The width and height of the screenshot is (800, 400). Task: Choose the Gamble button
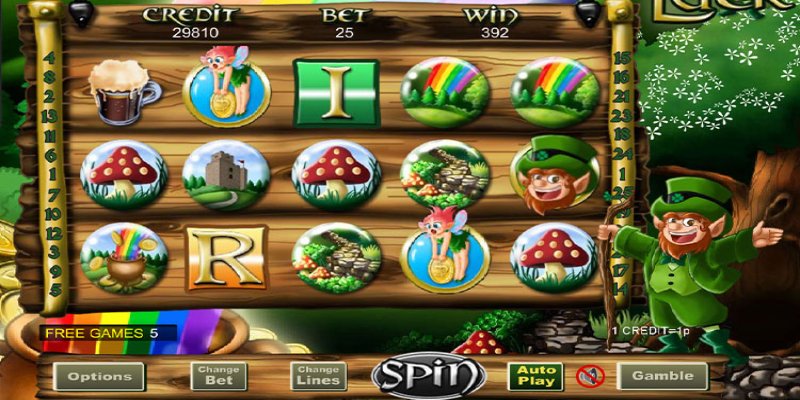[662, 376]
